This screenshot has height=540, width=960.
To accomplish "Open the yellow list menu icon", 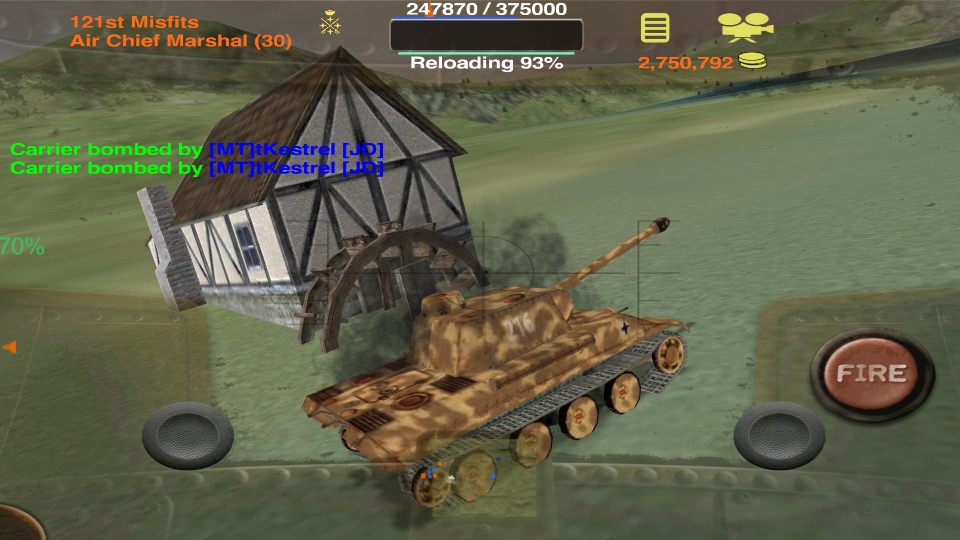I will pyautogui.click(x=655, y=27).
